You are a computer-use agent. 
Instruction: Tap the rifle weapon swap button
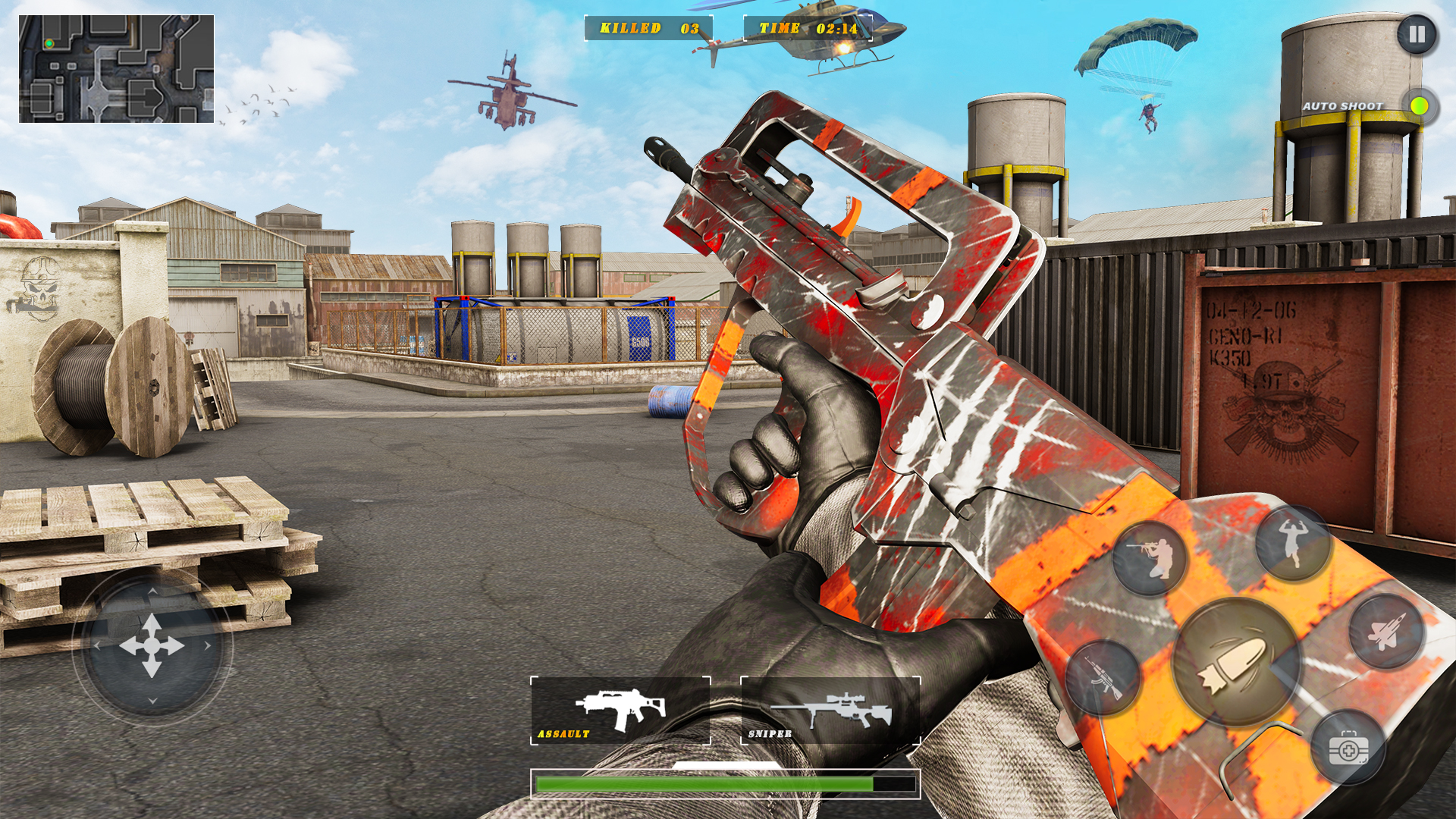(x=1103, y=677)
